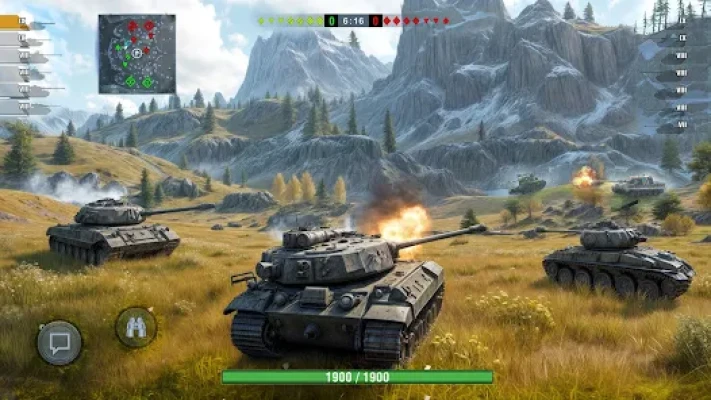Screen dimensions: 711x400
Task: Activate the binoculars view button
Action: [136, 326]
